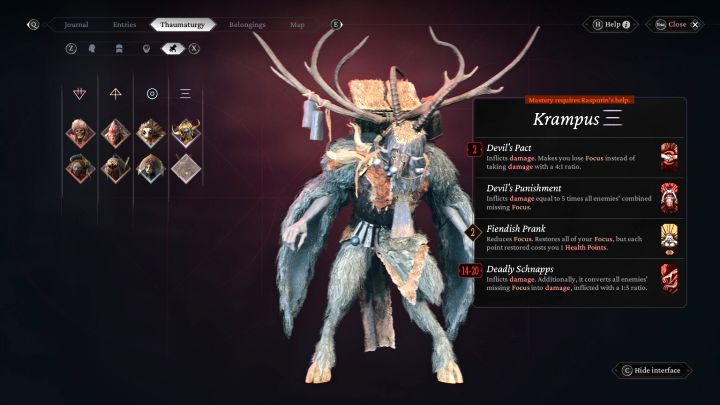Choose the horned Krampus portrait
Screen dimensions: 720x405
pos(186,132)
